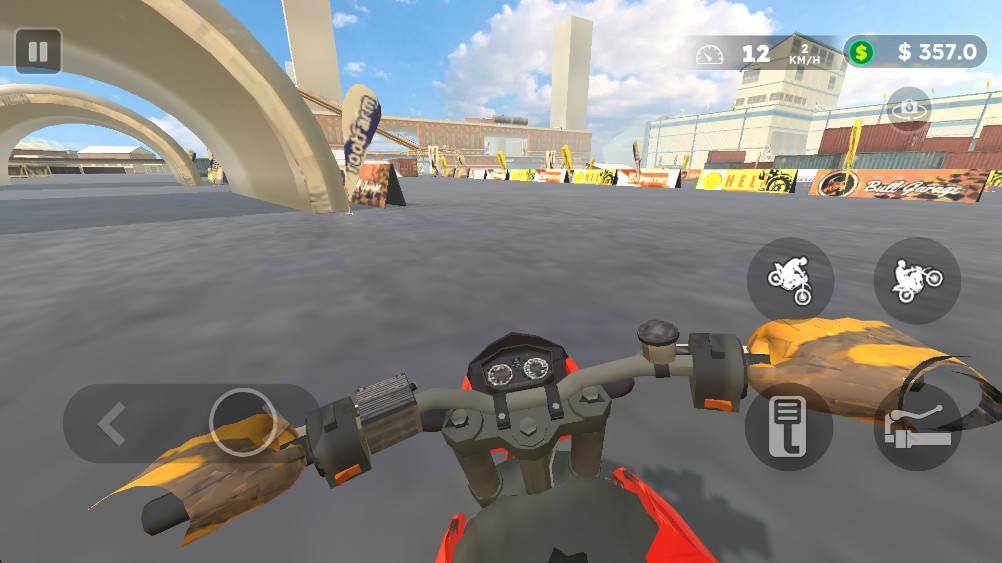This screenshot has height=563, width=1002.
Task: Switch the camera view with the camera icon
Action: (x=908, y=108)
